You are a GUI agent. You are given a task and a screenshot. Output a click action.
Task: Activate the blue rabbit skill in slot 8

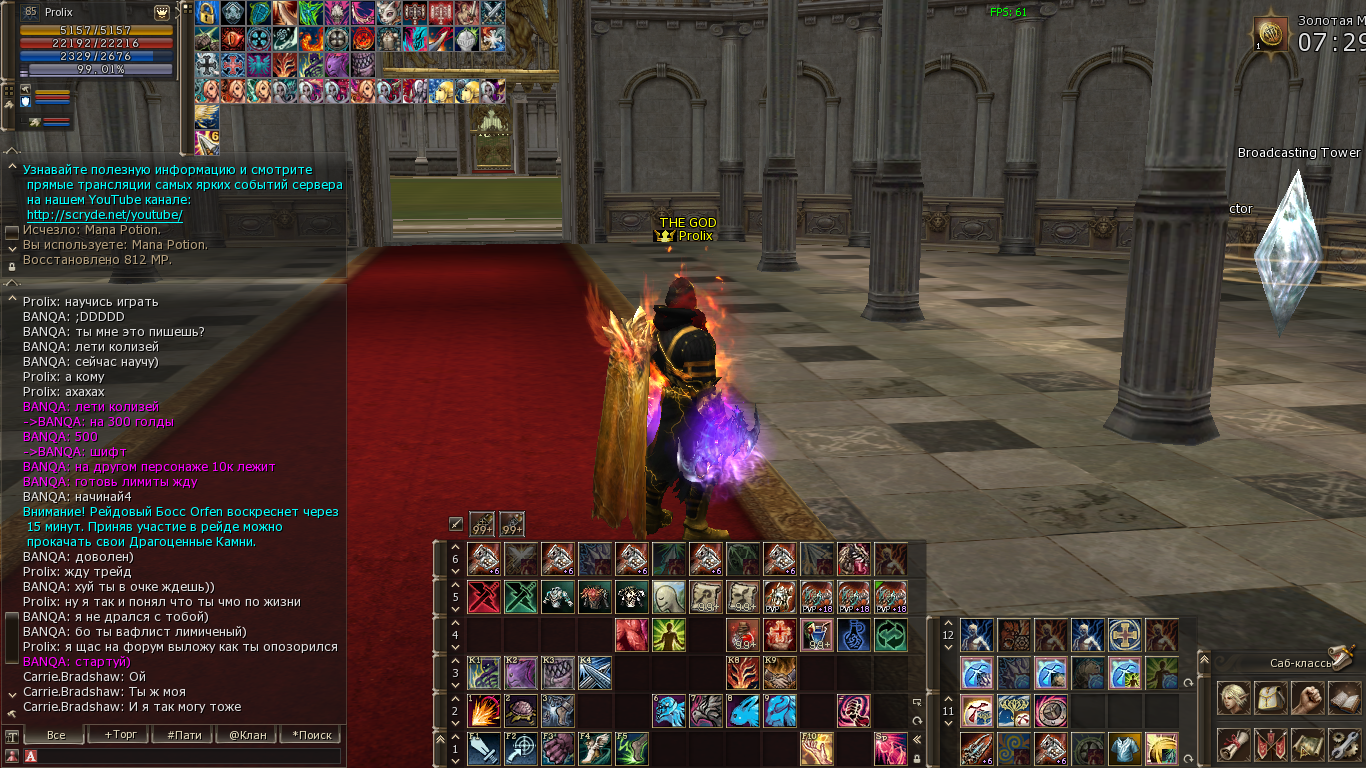coord(743,710)
